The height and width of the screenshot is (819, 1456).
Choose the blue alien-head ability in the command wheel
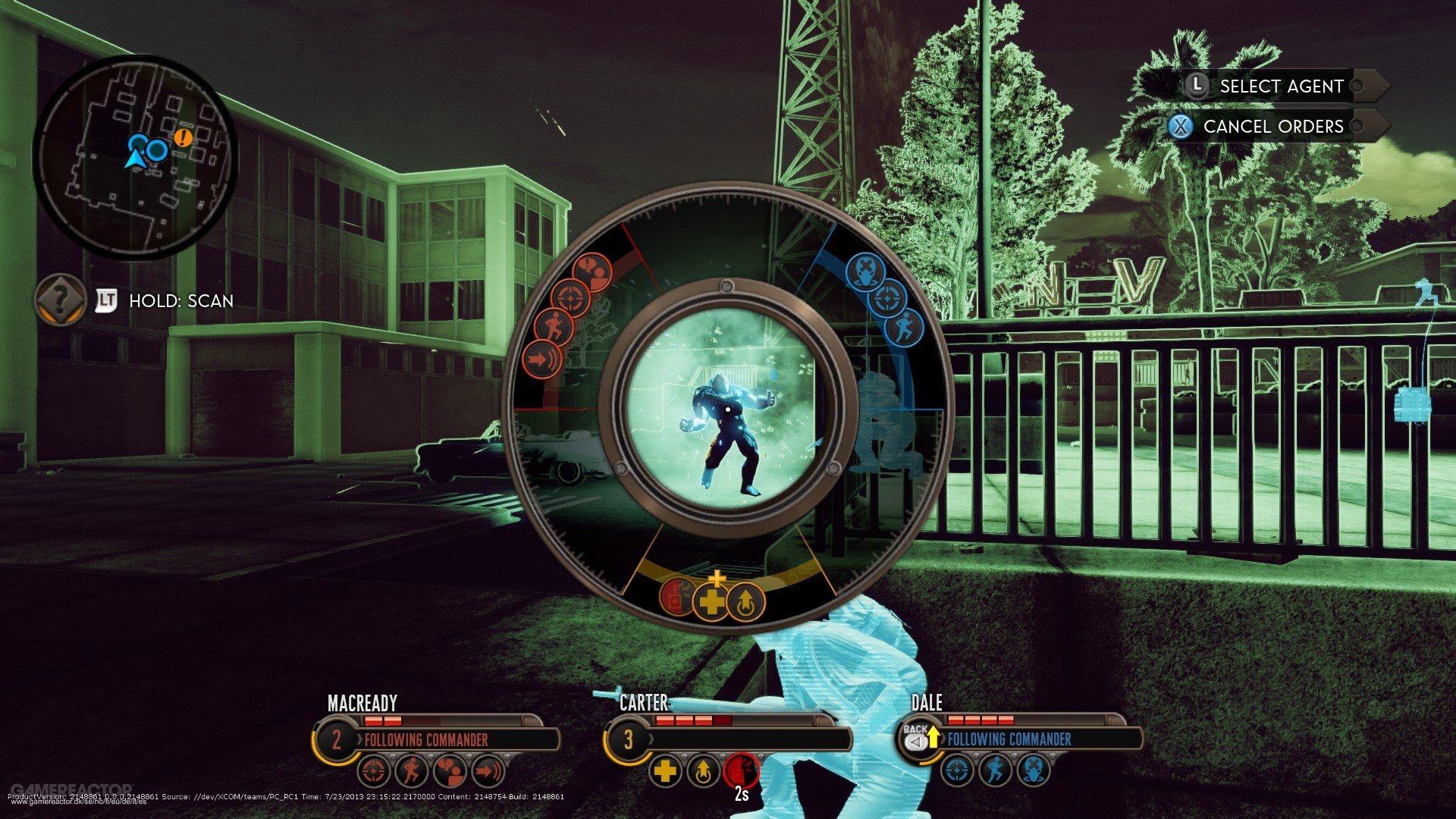point(864,272)
